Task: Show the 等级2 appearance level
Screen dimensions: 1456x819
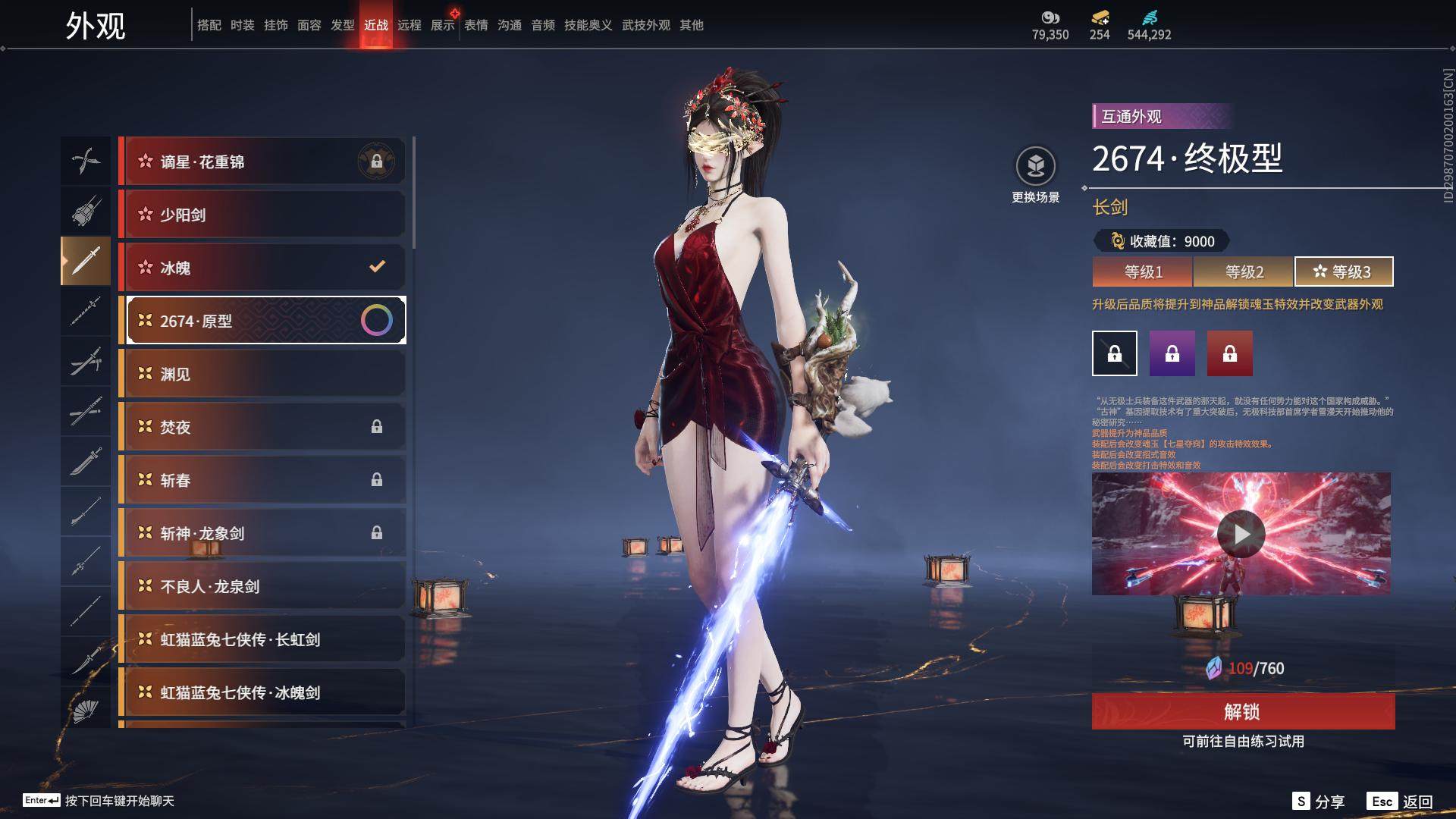Action: (x=1244, y=271)
